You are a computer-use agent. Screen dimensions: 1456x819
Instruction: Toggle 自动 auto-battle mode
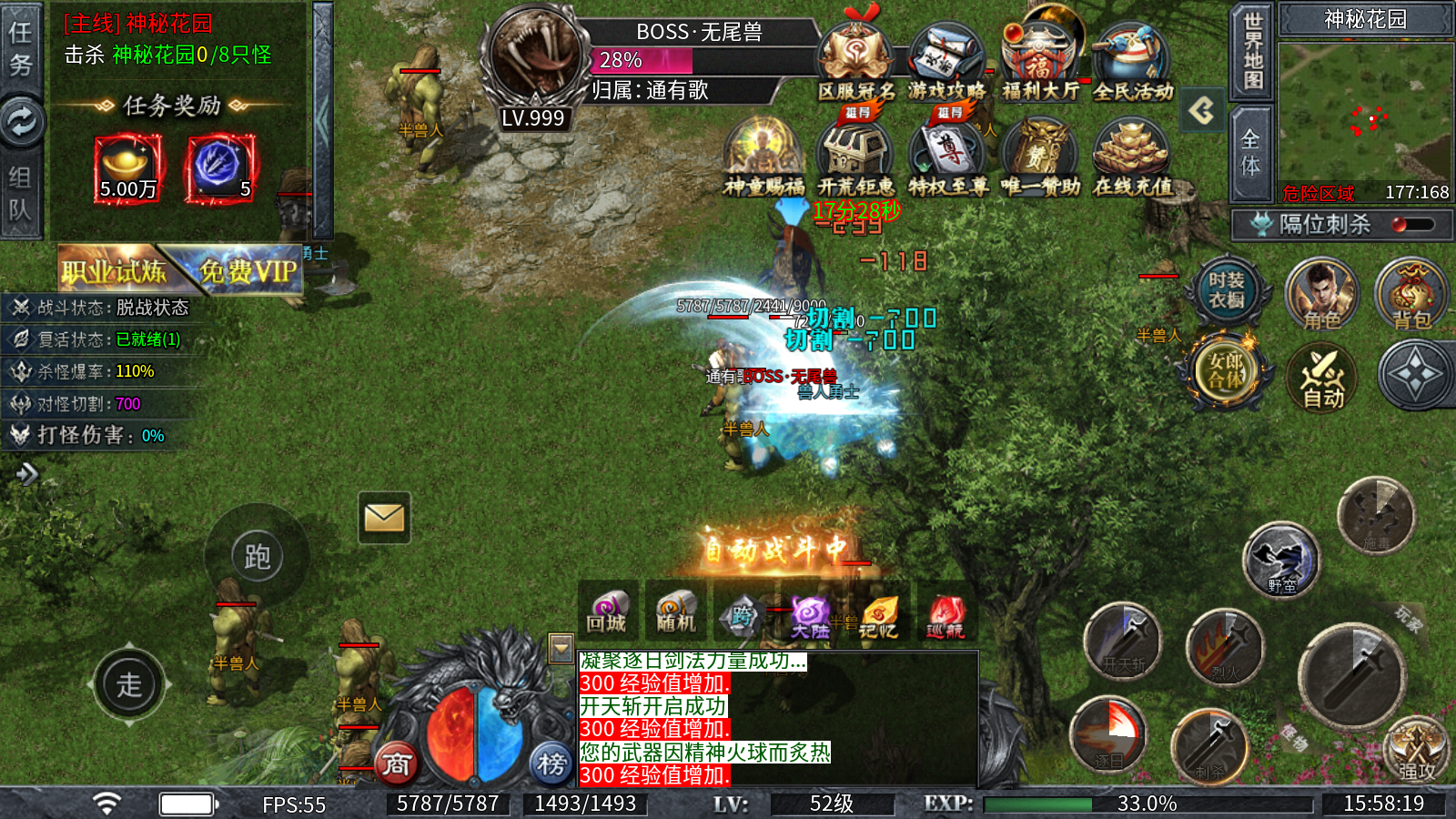tap(1322, 378)
